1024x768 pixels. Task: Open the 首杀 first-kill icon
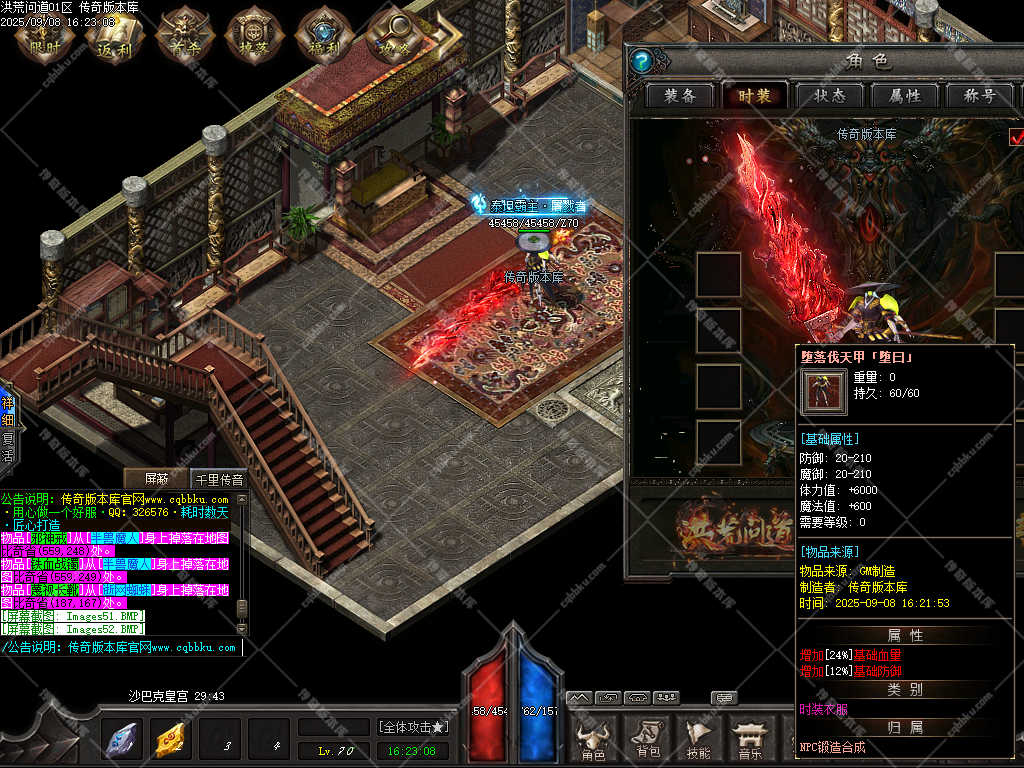pos(183,36)
